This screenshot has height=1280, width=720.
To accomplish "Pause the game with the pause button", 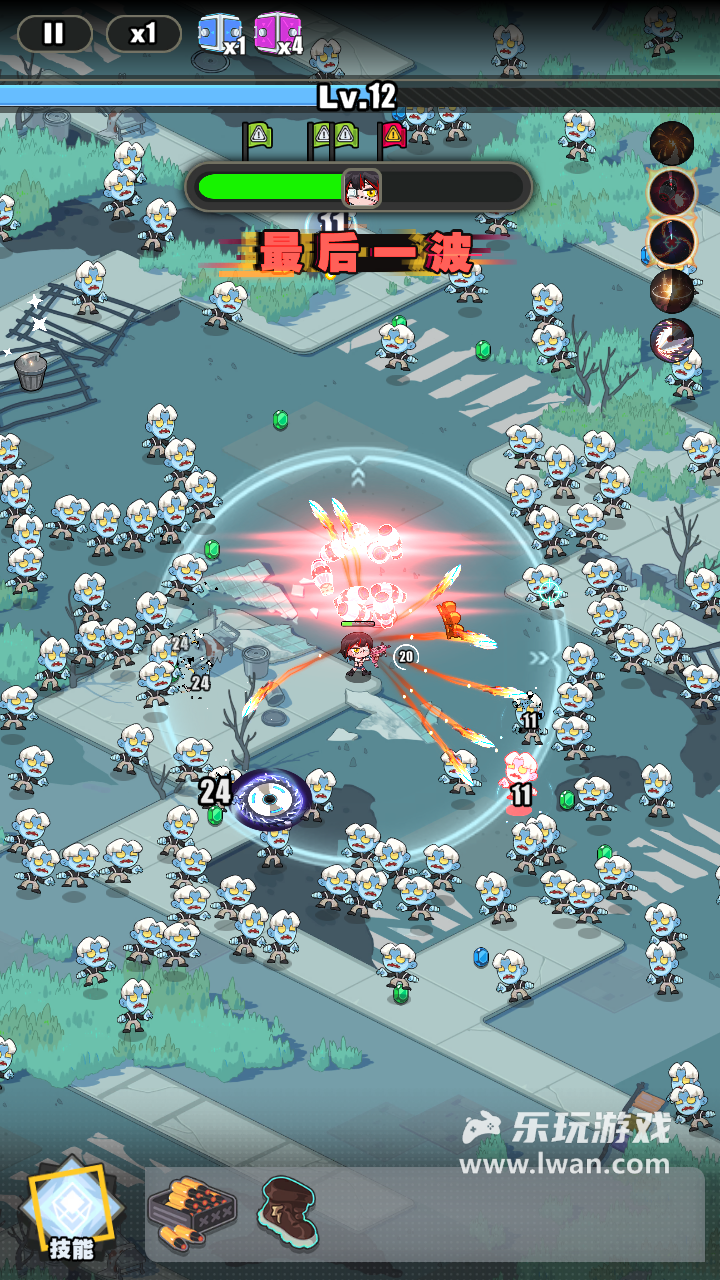I will pyautogui.click(x=54, y=33).
